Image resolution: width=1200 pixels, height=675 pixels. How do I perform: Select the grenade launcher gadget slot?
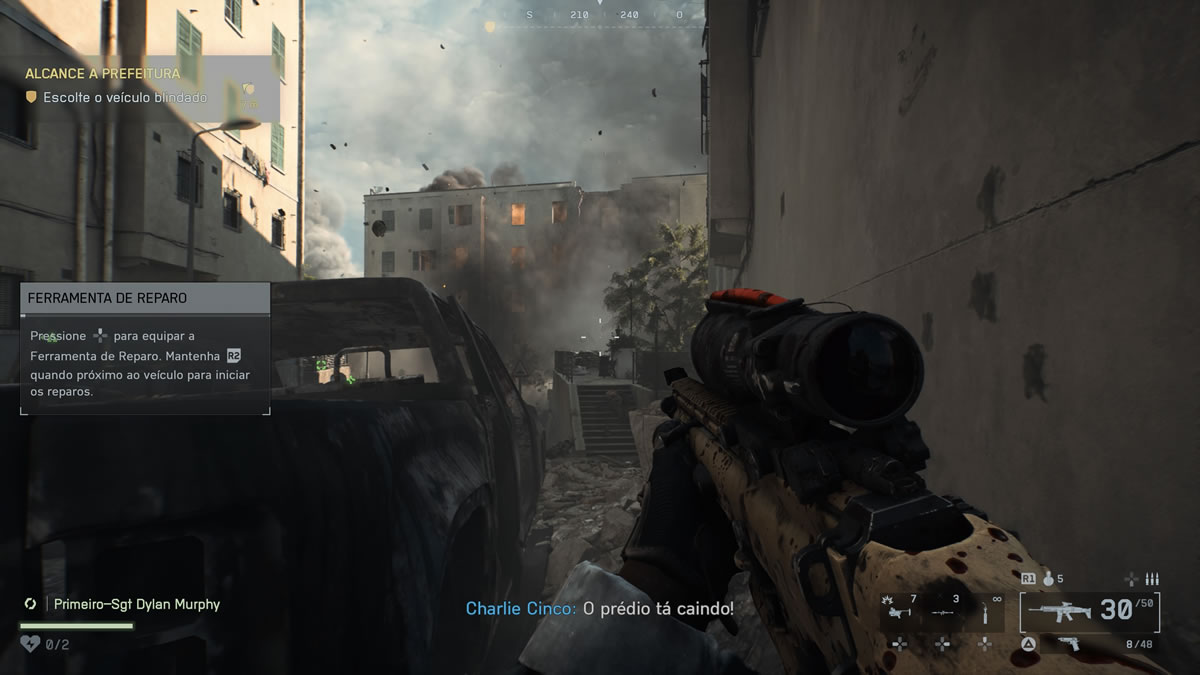coord(899,611)
